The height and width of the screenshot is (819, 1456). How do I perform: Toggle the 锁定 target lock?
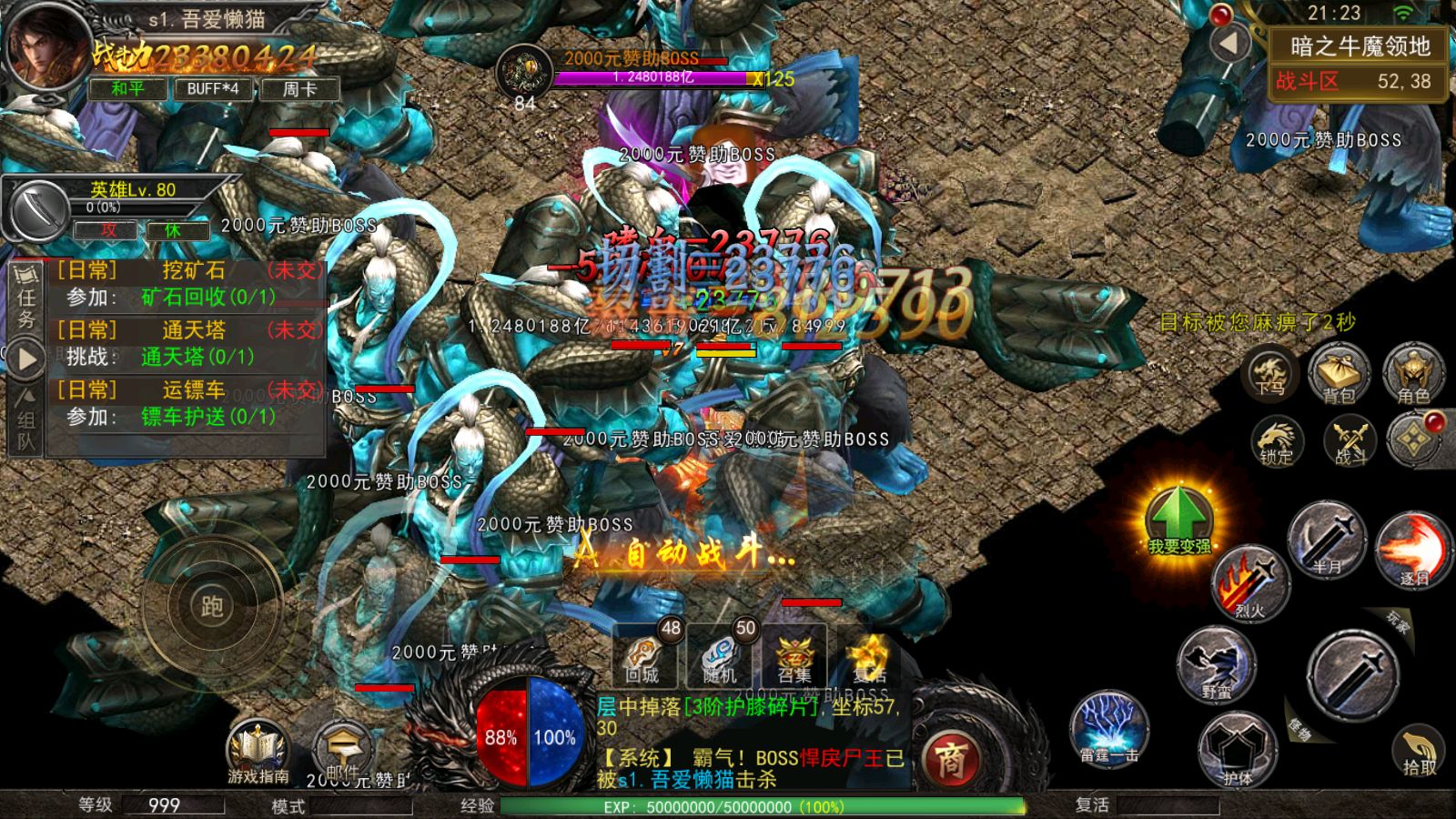(1279, 441)
